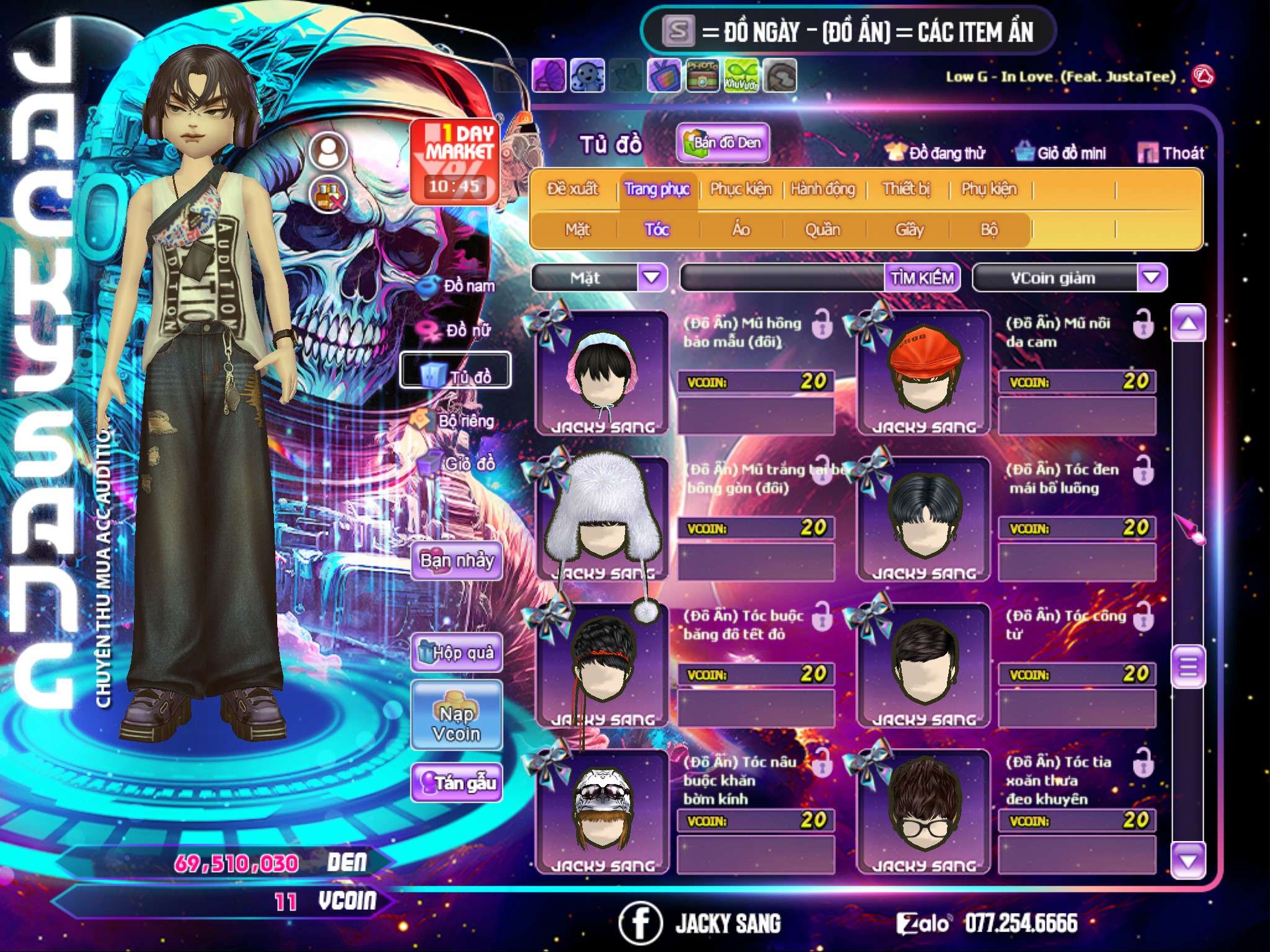This screenshot has width=1270, height=952.
Task: Open the Hộp quà gift box
Action: [456, 652]
